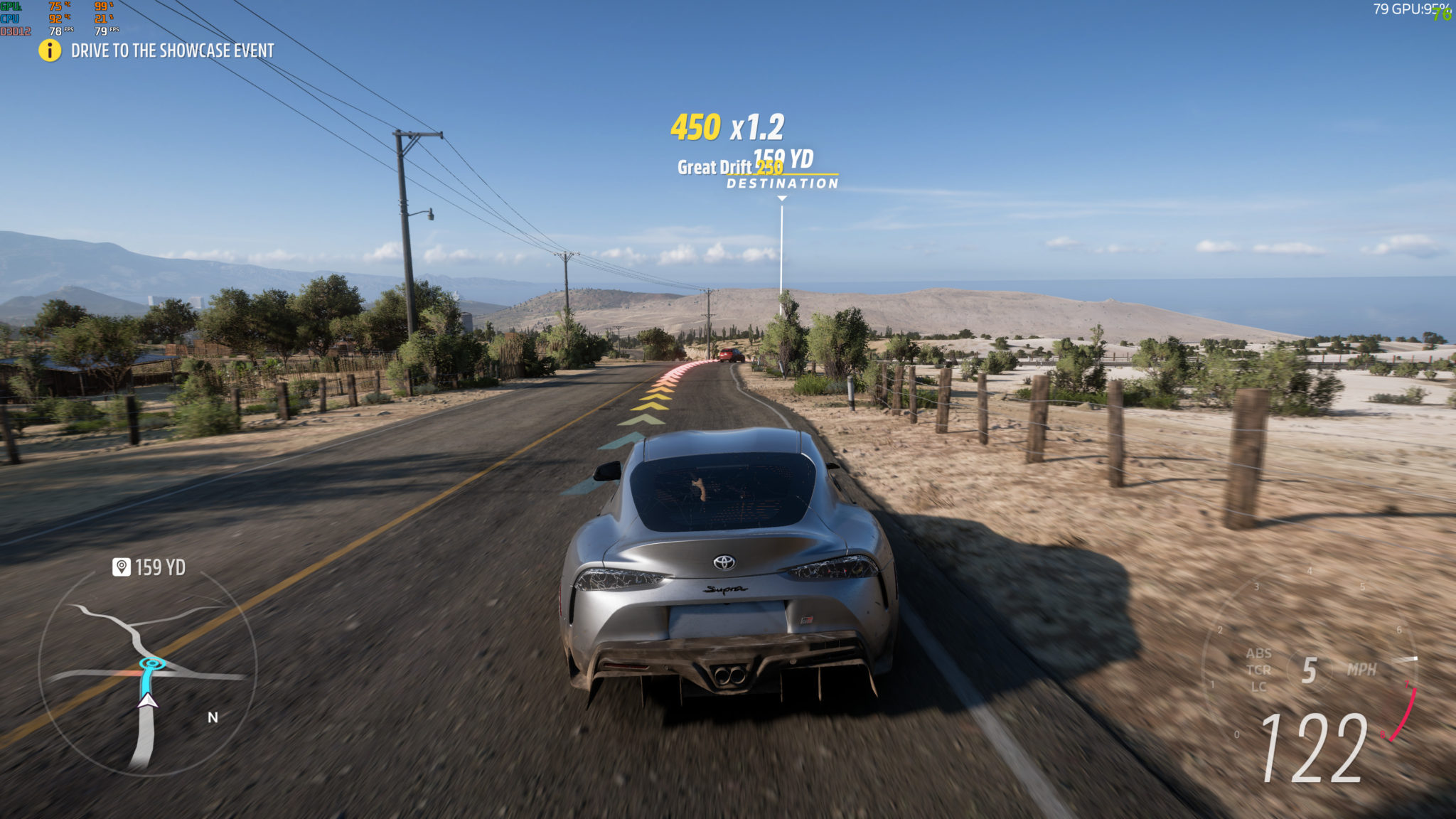Viewport: 1456px width, 819px height.
Task: Click the location pin icon above the minimap
Action: (122, 567)
